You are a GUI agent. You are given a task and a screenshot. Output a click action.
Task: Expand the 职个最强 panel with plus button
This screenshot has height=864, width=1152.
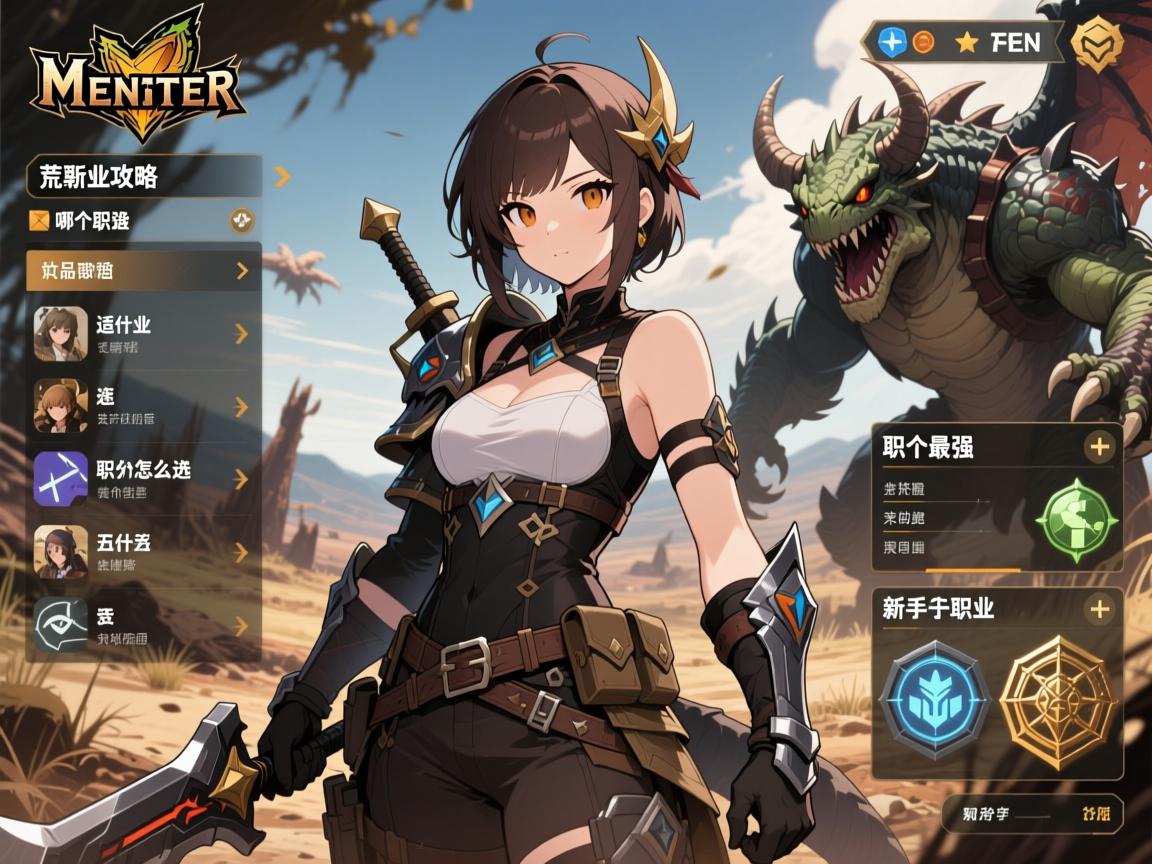coord(1099,447)
